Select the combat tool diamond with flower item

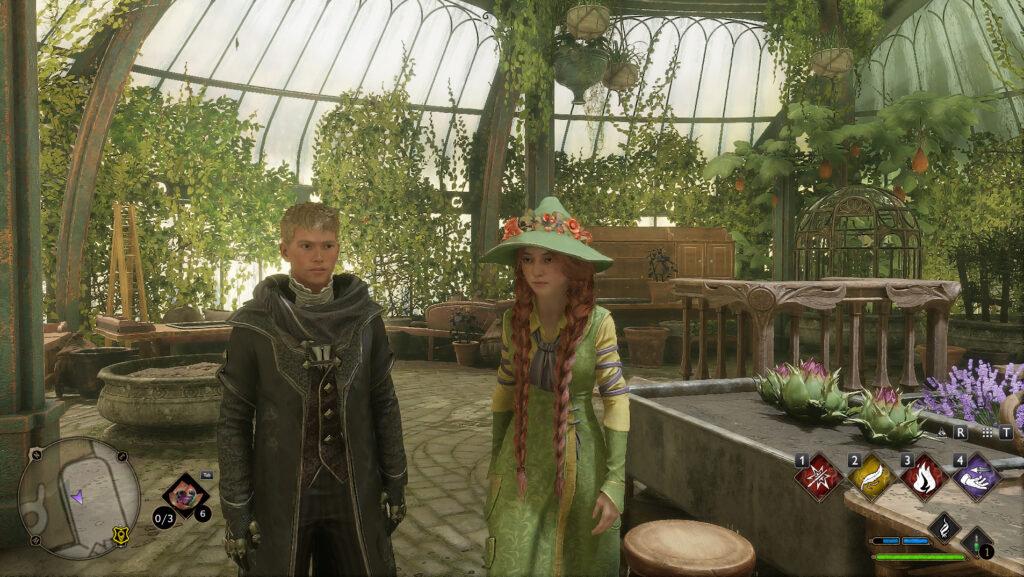(x=185, y=495)
